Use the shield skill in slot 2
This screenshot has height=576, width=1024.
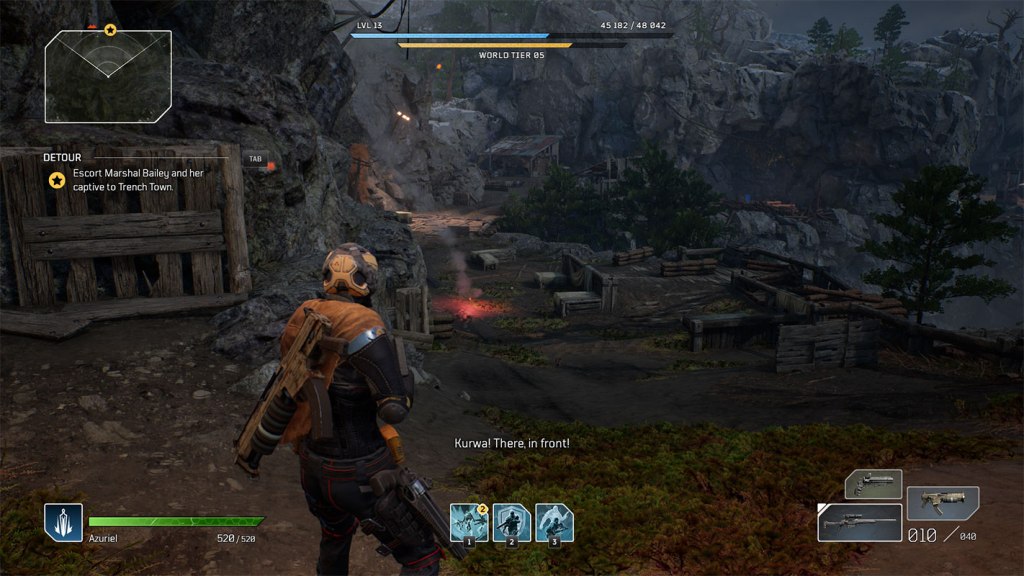pos(511,522)
